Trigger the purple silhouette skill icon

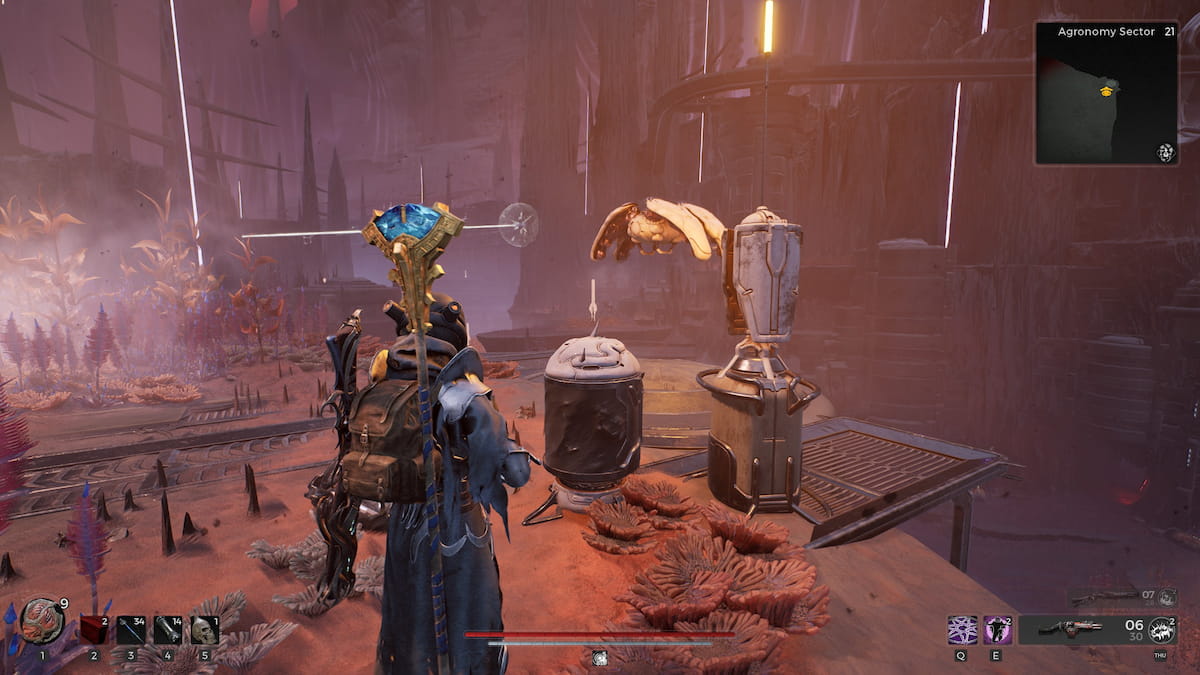pyautogui.click(x=997, y=629)
